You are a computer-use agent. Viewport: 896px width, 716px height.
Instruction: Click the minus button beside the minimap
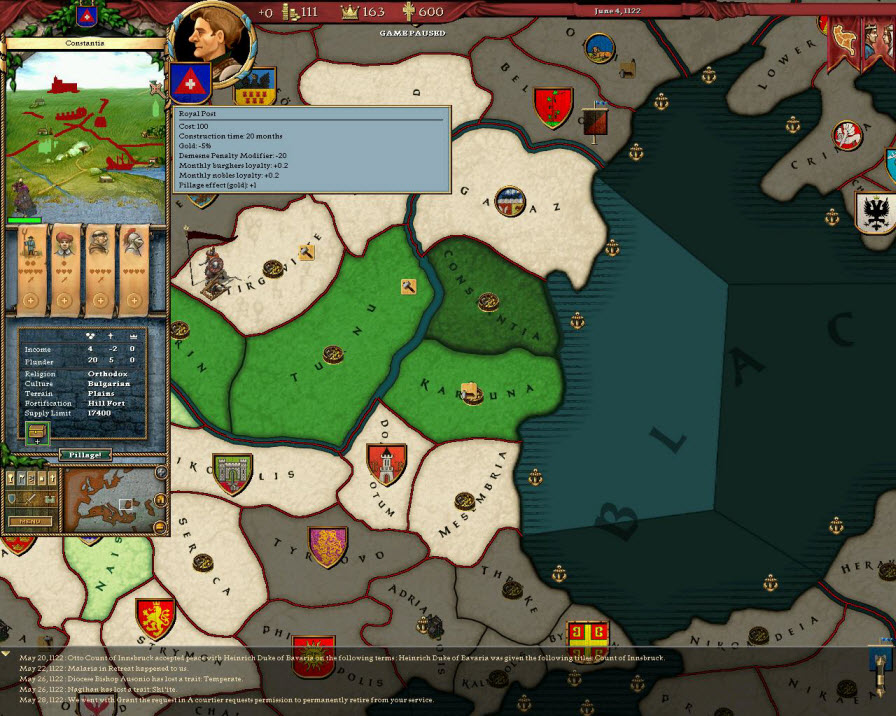tap(161, 527)
